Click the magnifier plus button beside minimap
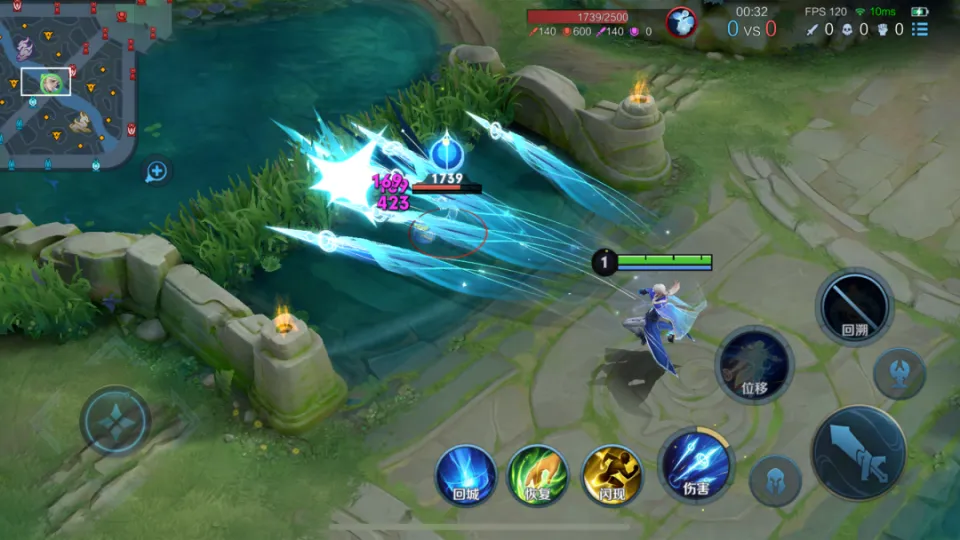This screenshot has height=540, width=960. coord(156,171)
